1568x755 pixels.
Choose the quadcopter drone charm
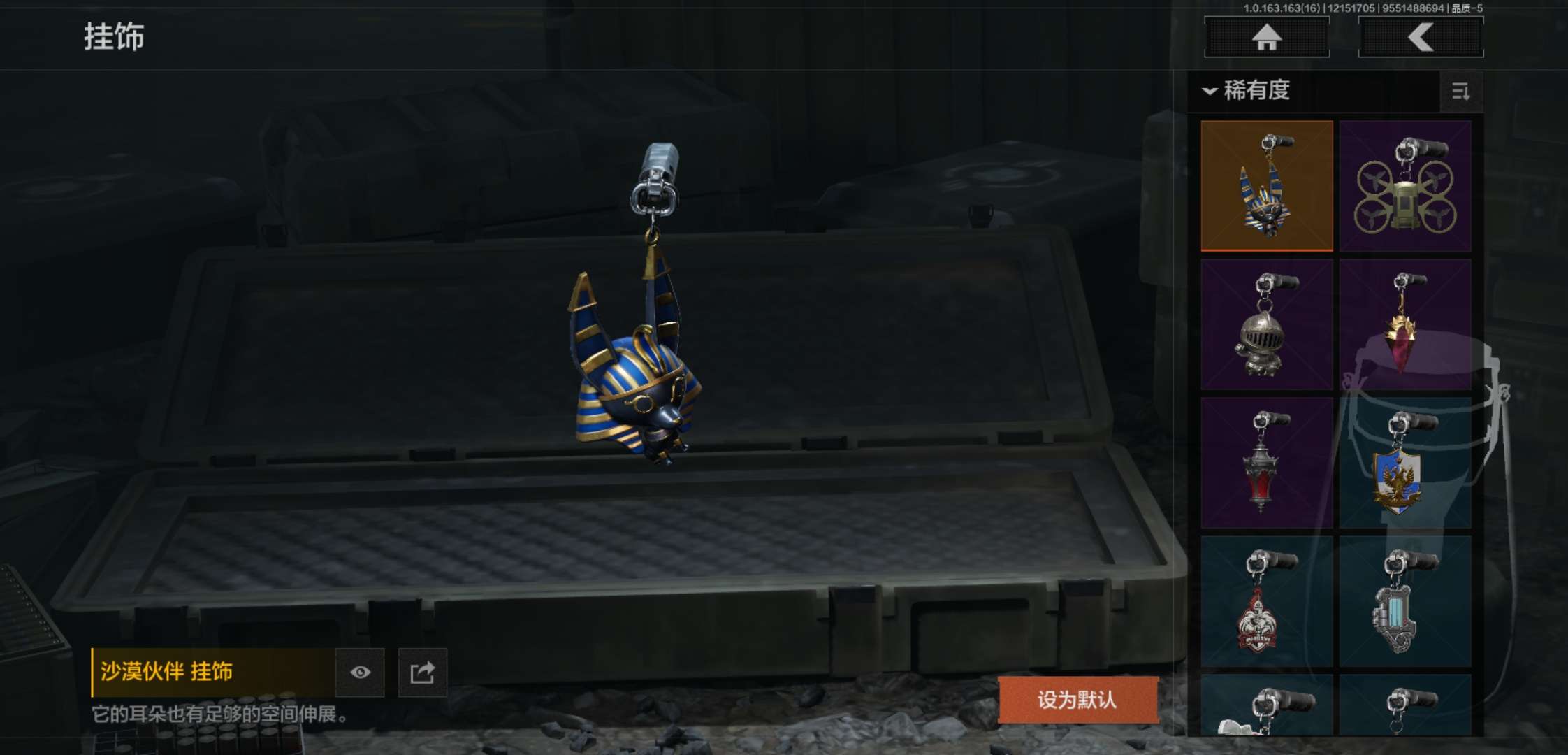pyautogui.click(x=1405, y=186)
